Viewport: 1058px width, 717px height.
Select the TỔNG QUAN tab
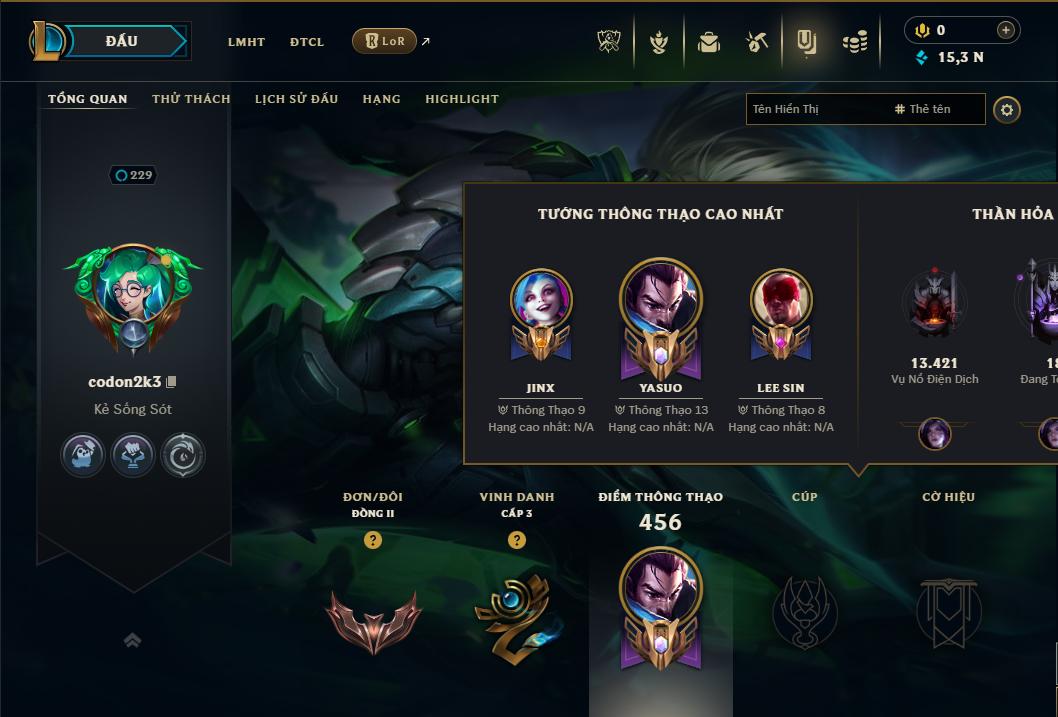[88, 99]
